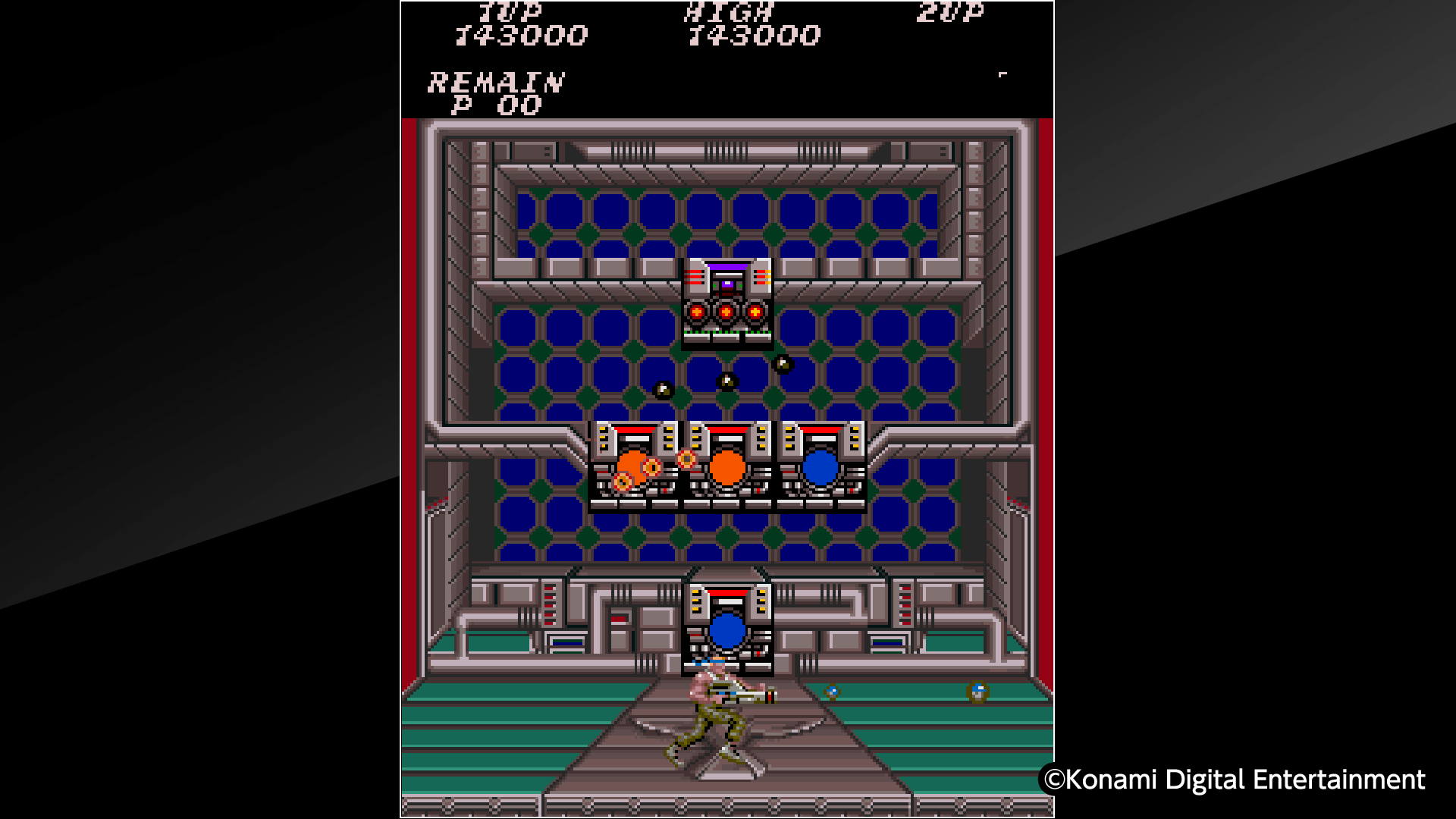
Task: Click the orange glowing gun turret
Action: coord(728,469)
